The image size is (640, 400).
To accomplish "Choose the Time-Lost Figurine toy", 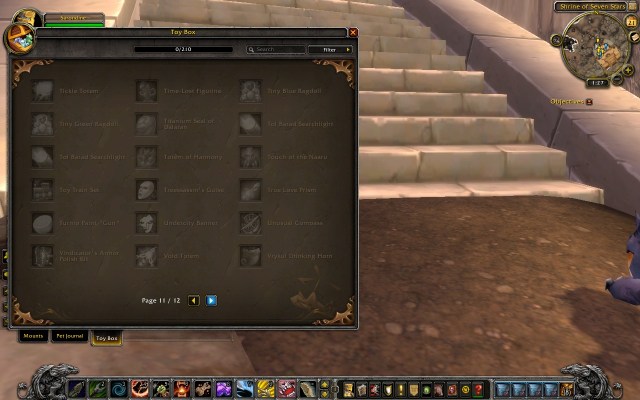I will click(x=147, y=91).
